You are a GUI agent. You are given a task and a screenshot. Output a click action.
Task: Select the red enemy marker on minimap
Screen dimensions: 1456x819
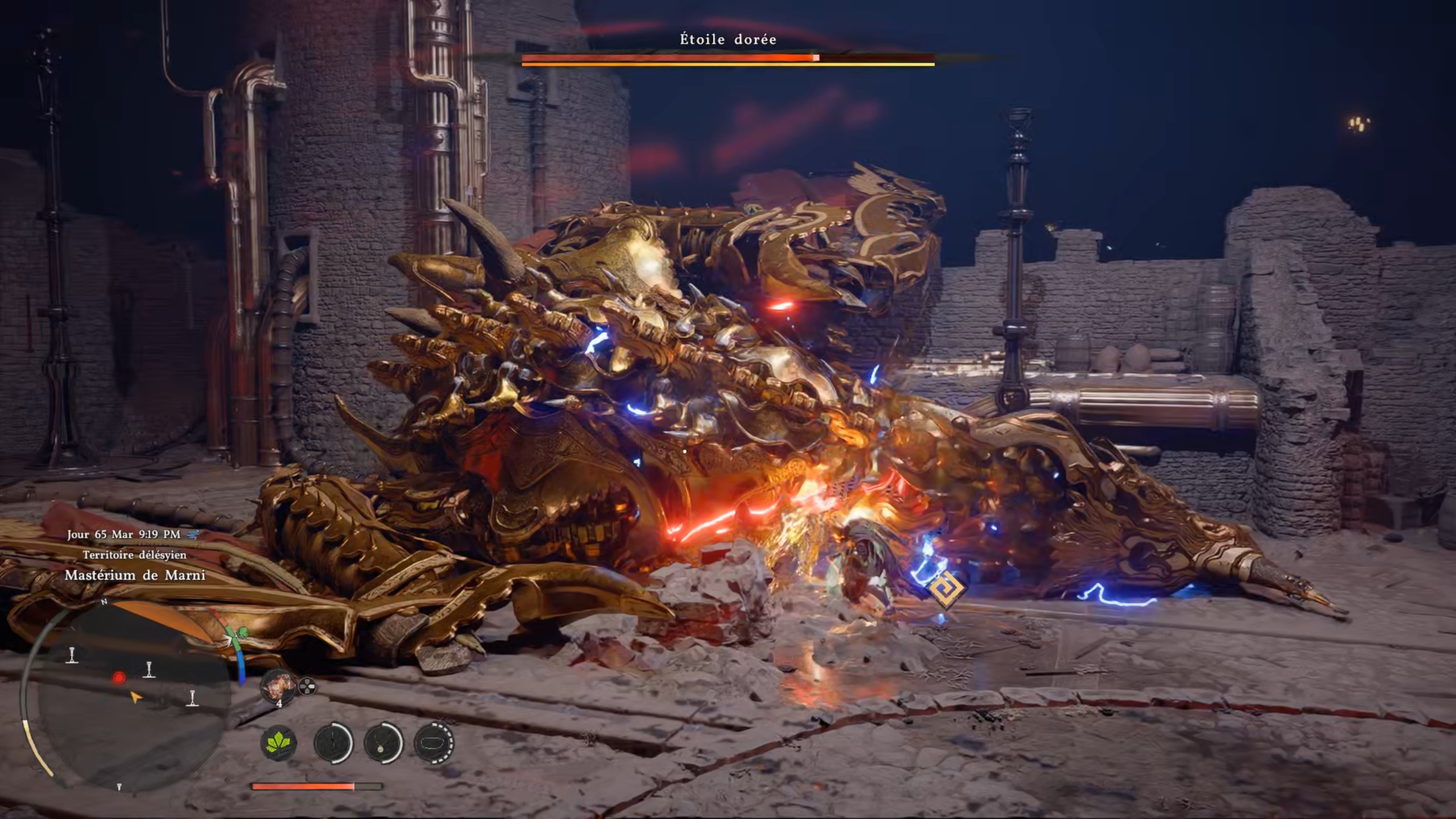point(119,678)
